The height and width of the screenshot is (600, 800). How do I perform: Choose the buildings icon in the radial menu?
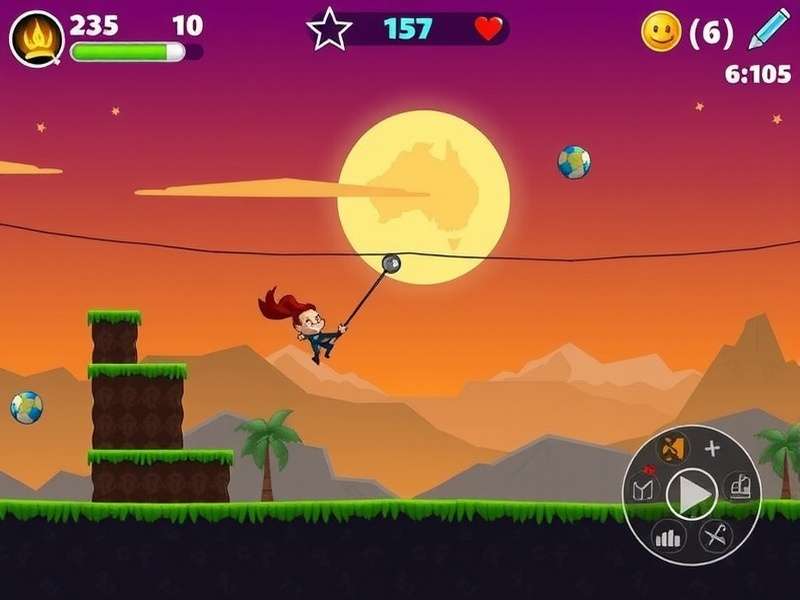738,486
